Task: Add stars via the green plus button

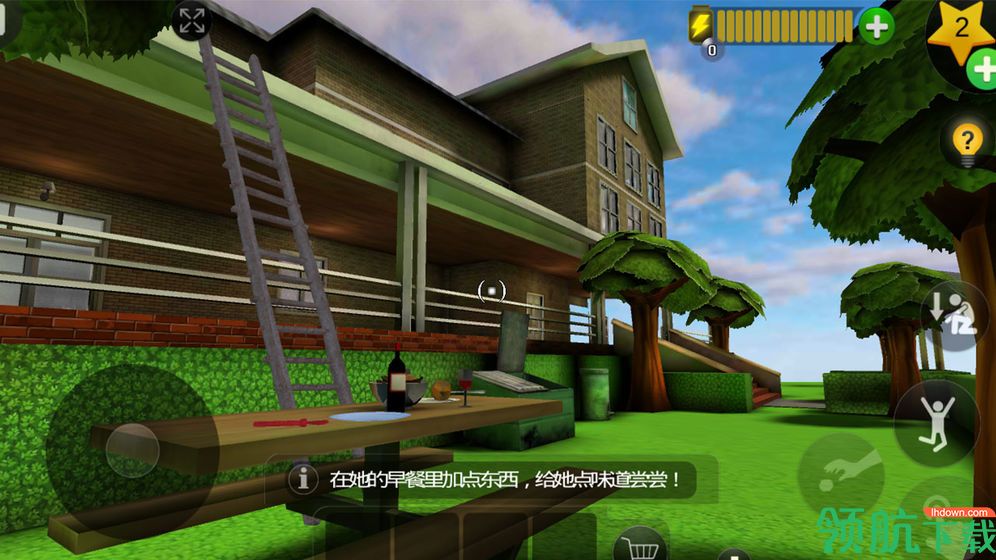Action: point(981,69)
